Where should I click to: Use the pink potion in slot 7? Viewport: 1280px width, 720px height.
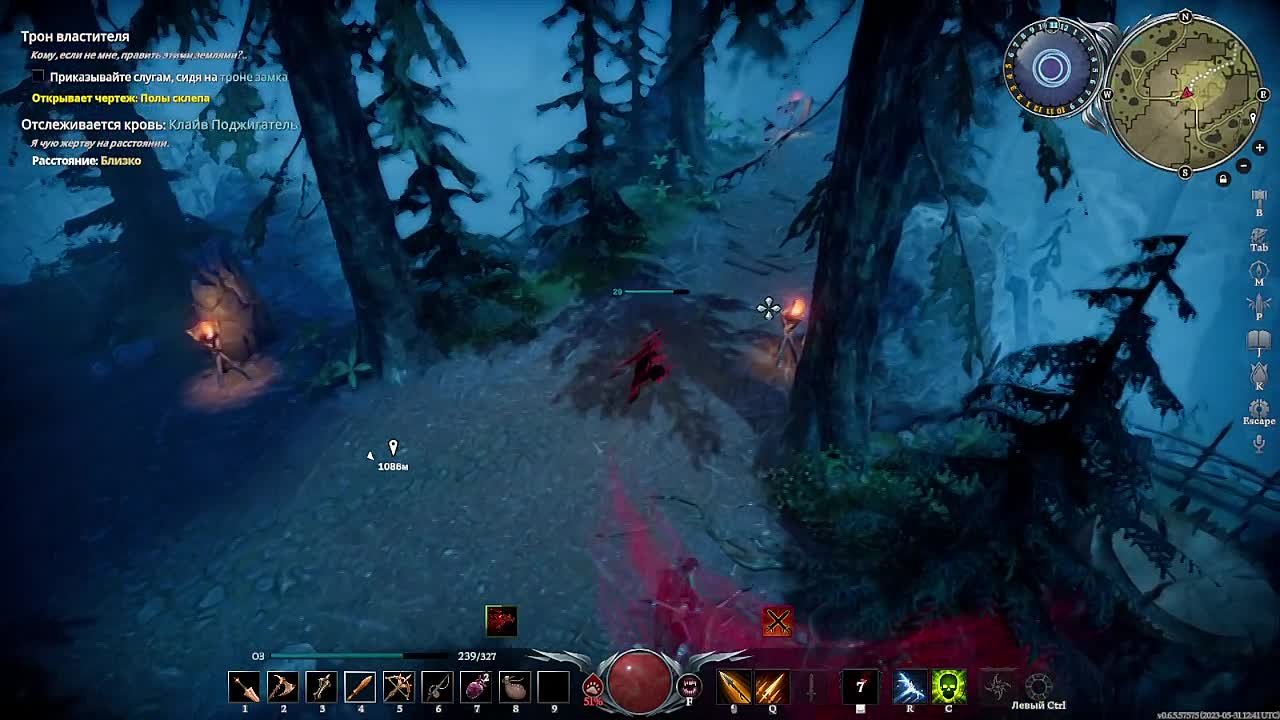(x=476, y=687)
